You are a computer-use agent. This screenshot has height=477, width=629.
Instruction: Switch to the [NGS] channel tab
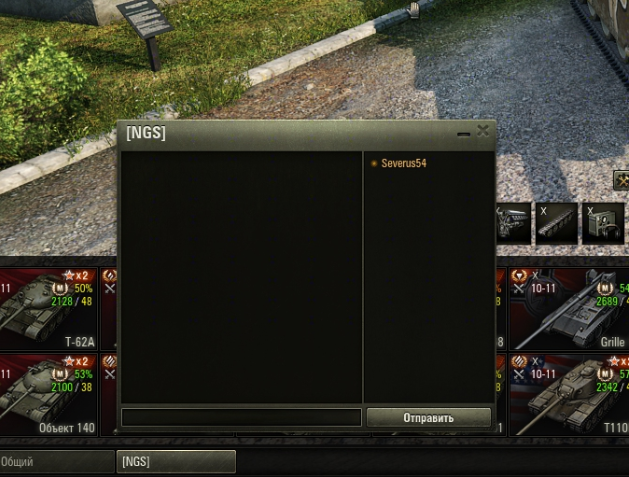176,462
